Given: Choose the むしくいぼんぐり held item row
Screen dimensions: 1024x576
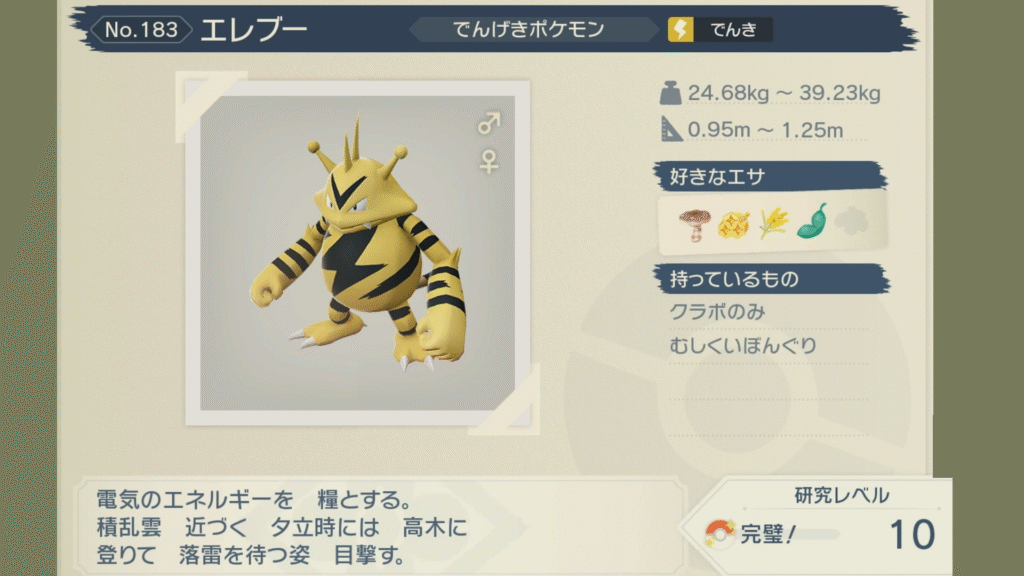Looking at the screenshot, I should click(743, 346).
